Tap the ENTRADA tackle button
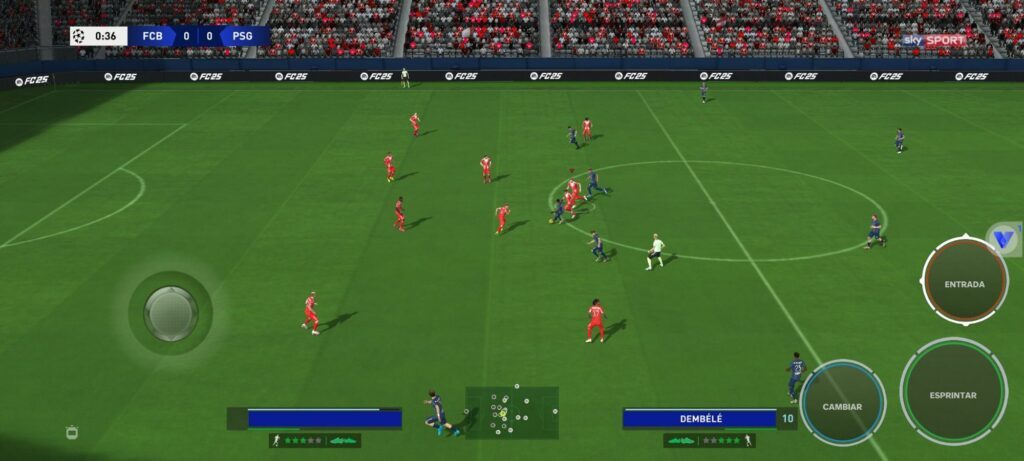 click(x=964, y=283)
